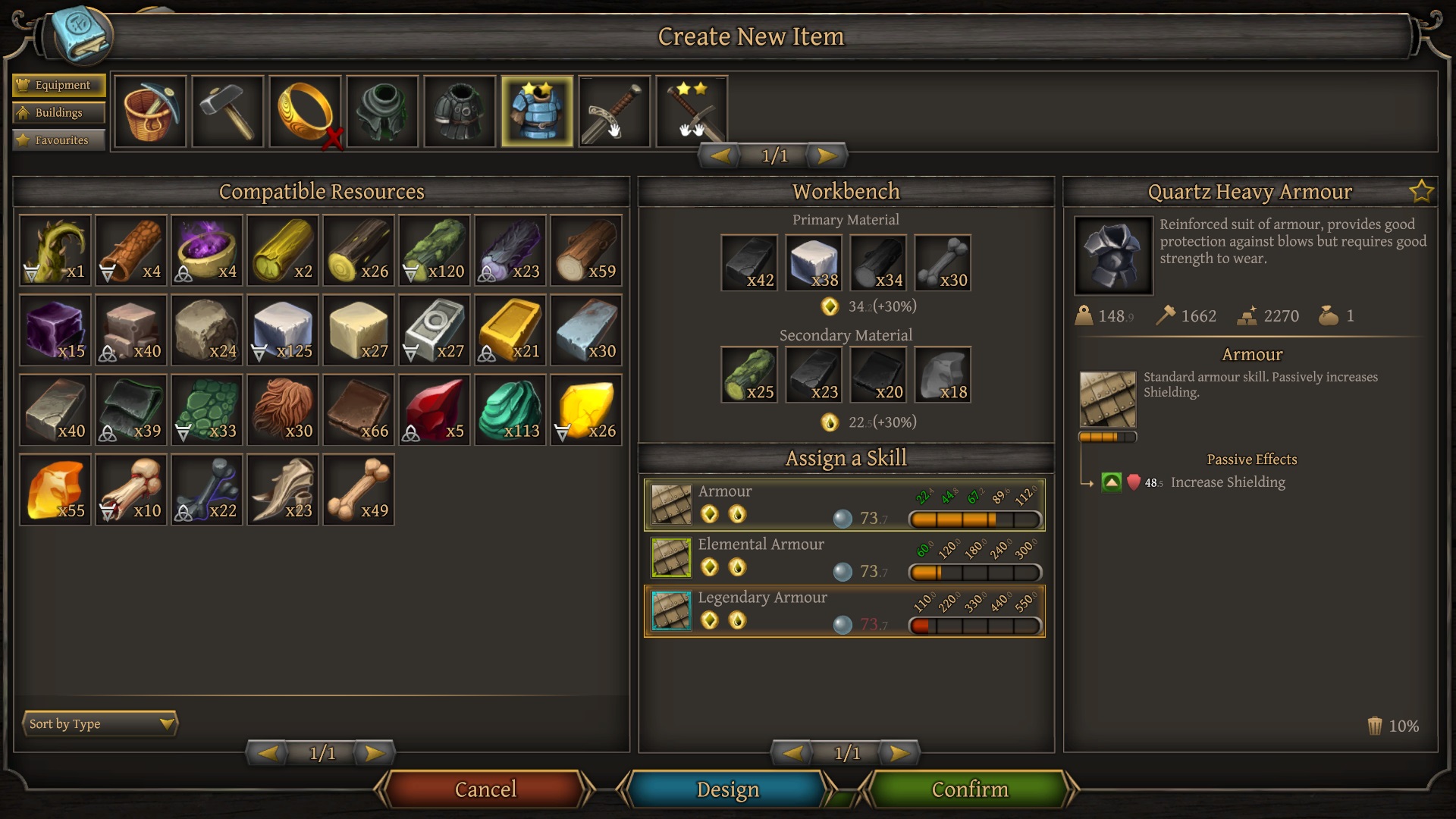Open the Sort by Type dropdown
The height and width of the screenshot is (819, 1456).
pos(100,723)
